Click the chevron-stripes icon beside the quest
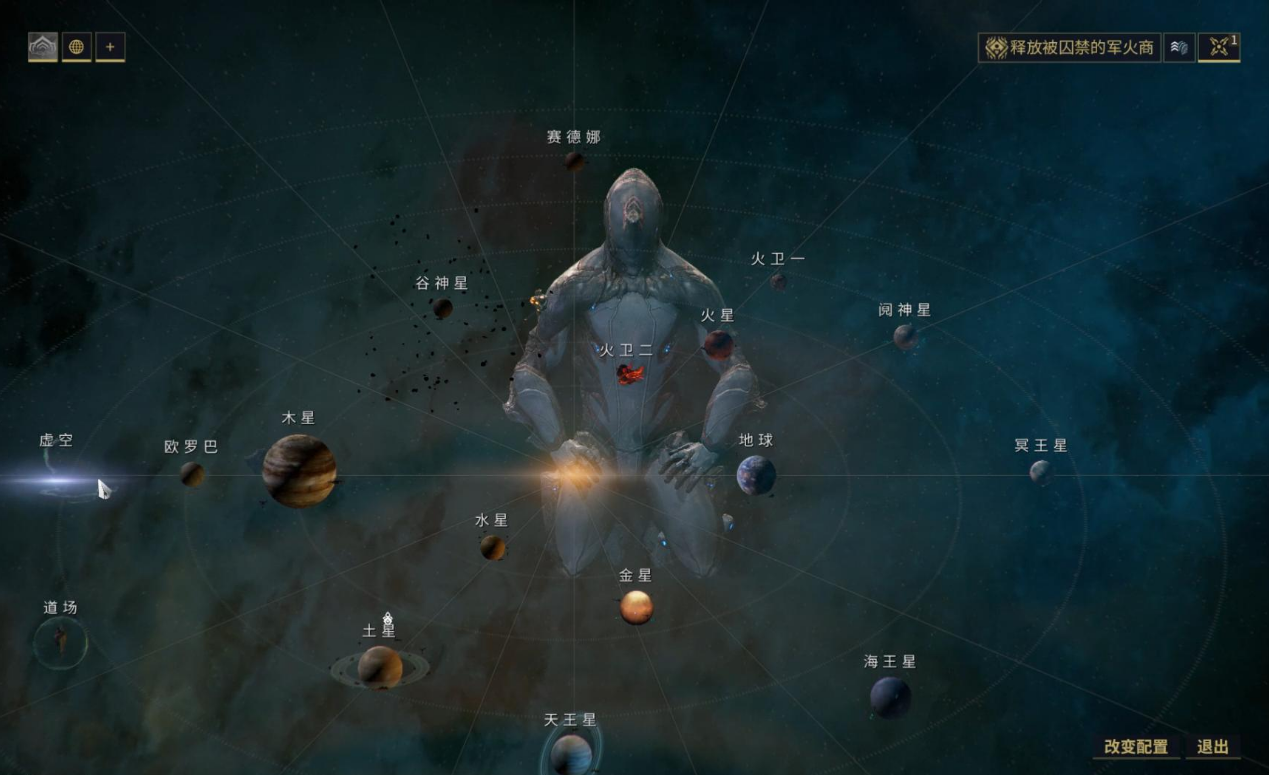 pyautogui.click(x=1179, y=47)
